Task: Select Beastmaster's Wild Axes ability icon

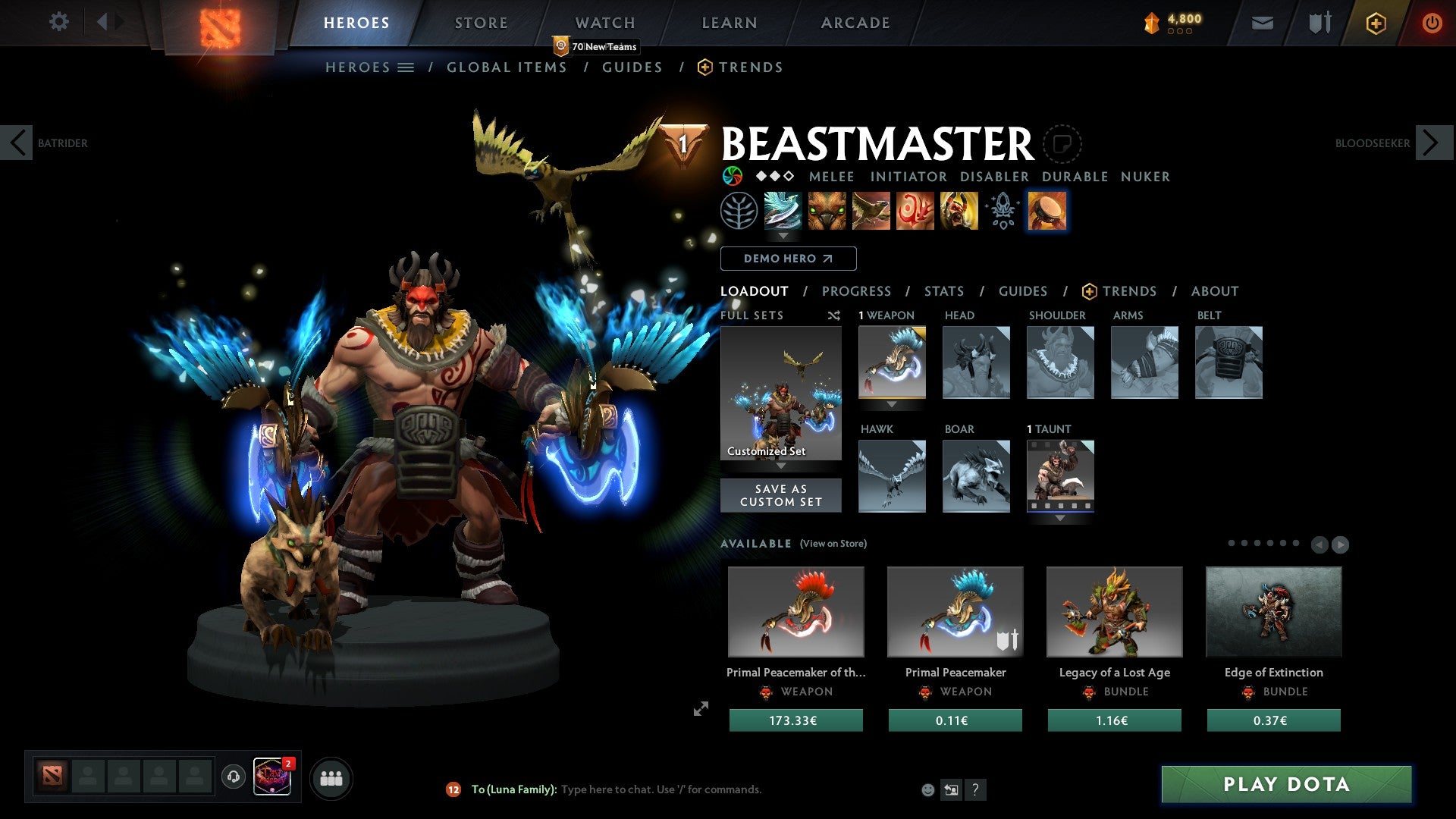Action: tap(783, 212)
